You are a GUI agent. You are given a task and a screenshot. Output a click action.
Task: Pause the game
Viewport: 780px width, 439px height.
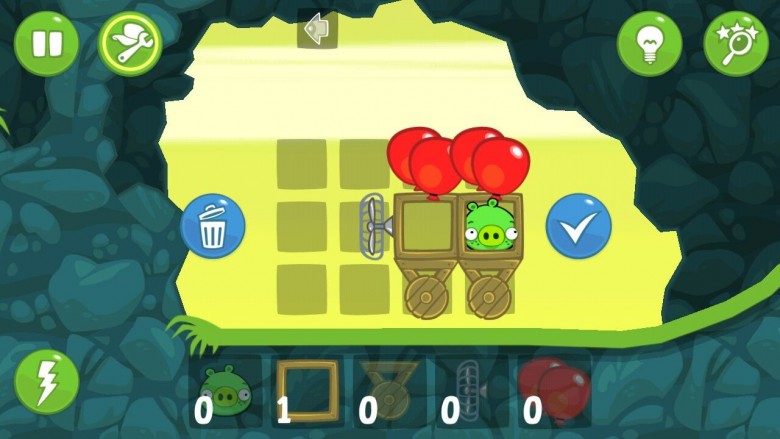point(46,43)
